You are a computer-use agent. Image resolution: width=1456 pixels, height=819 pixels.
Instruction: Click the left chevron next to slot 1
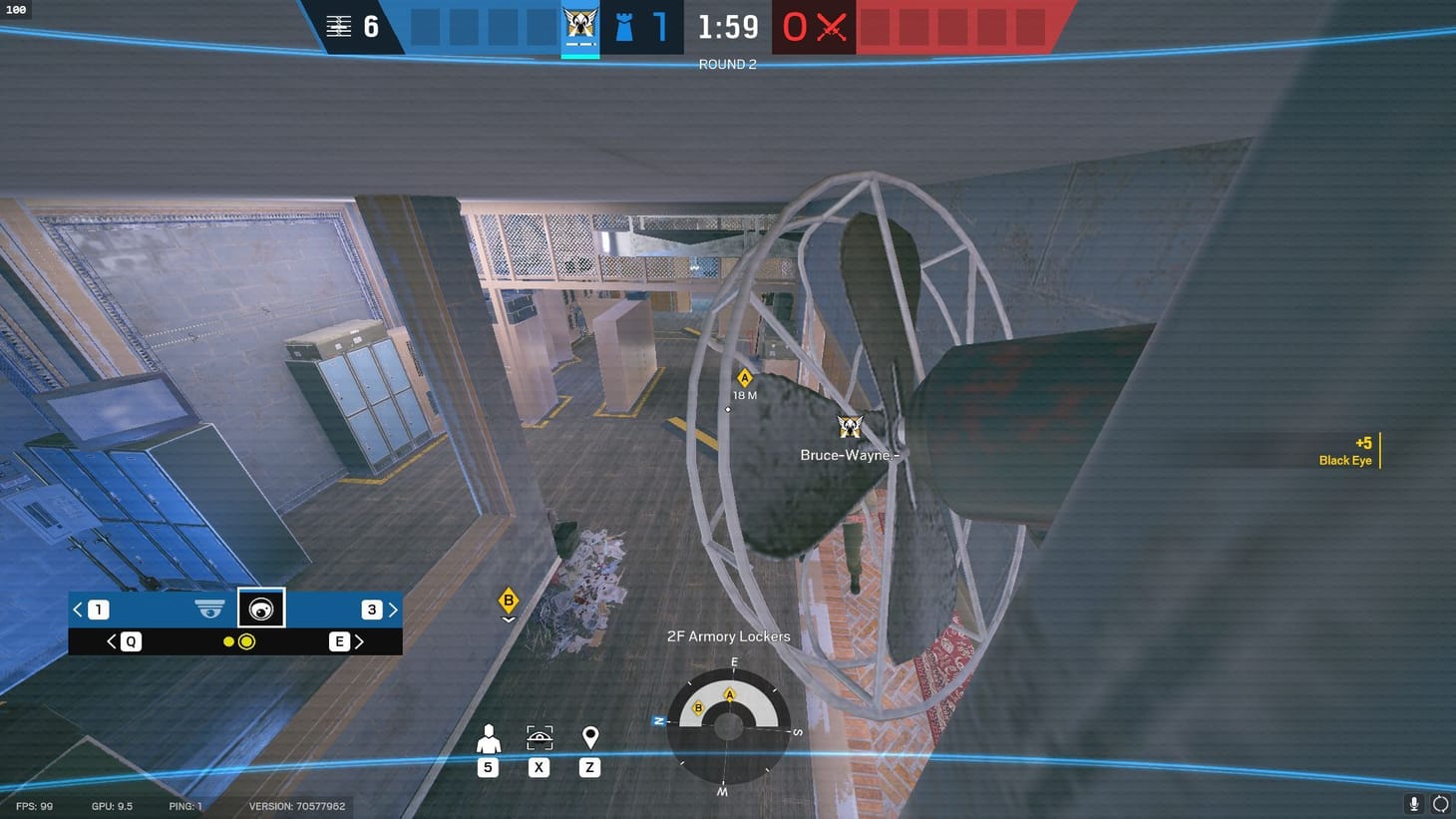pyautogui.click(x=77, y=609)
